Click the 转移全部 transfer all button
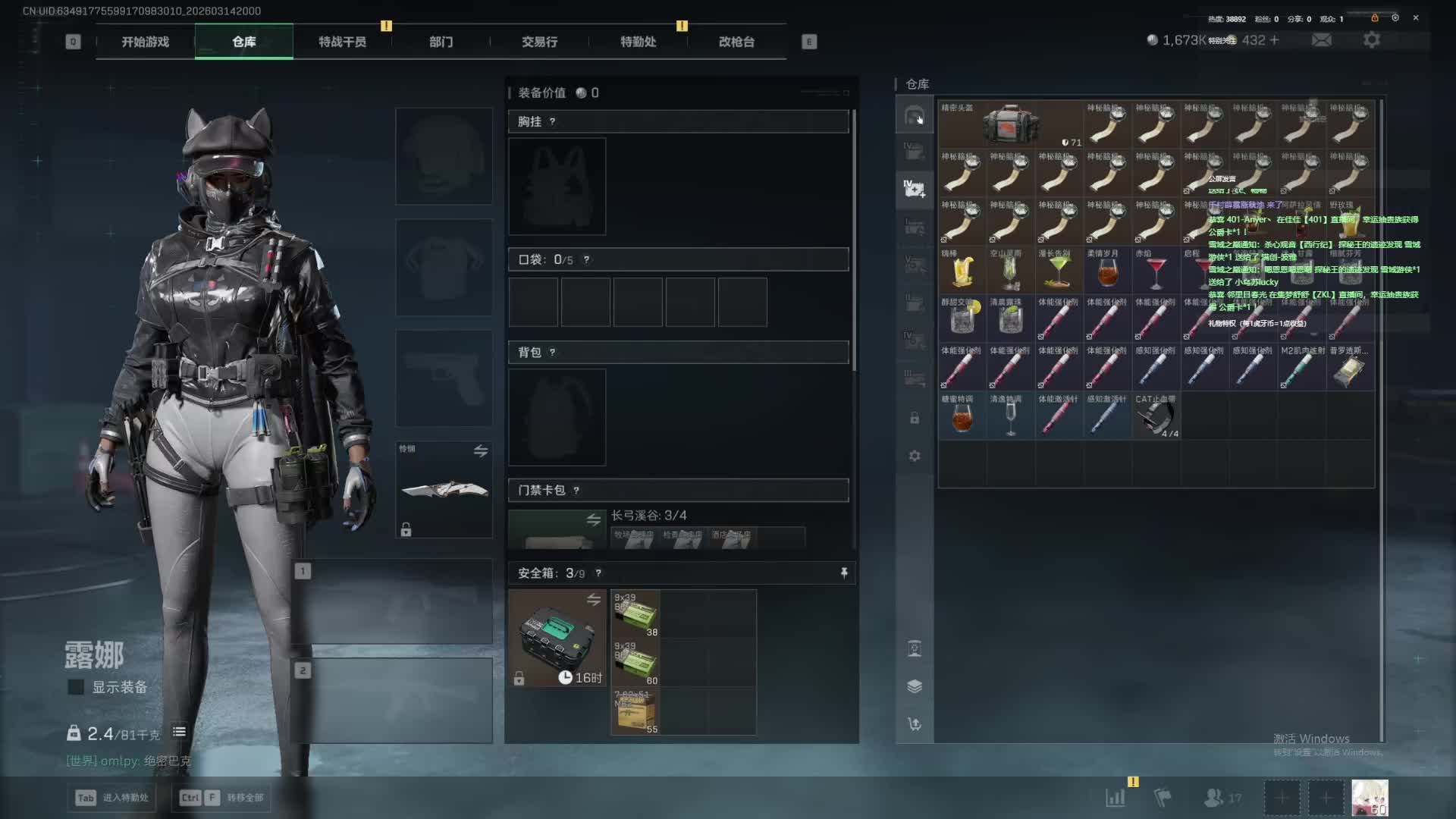 [x=224, y=798]
